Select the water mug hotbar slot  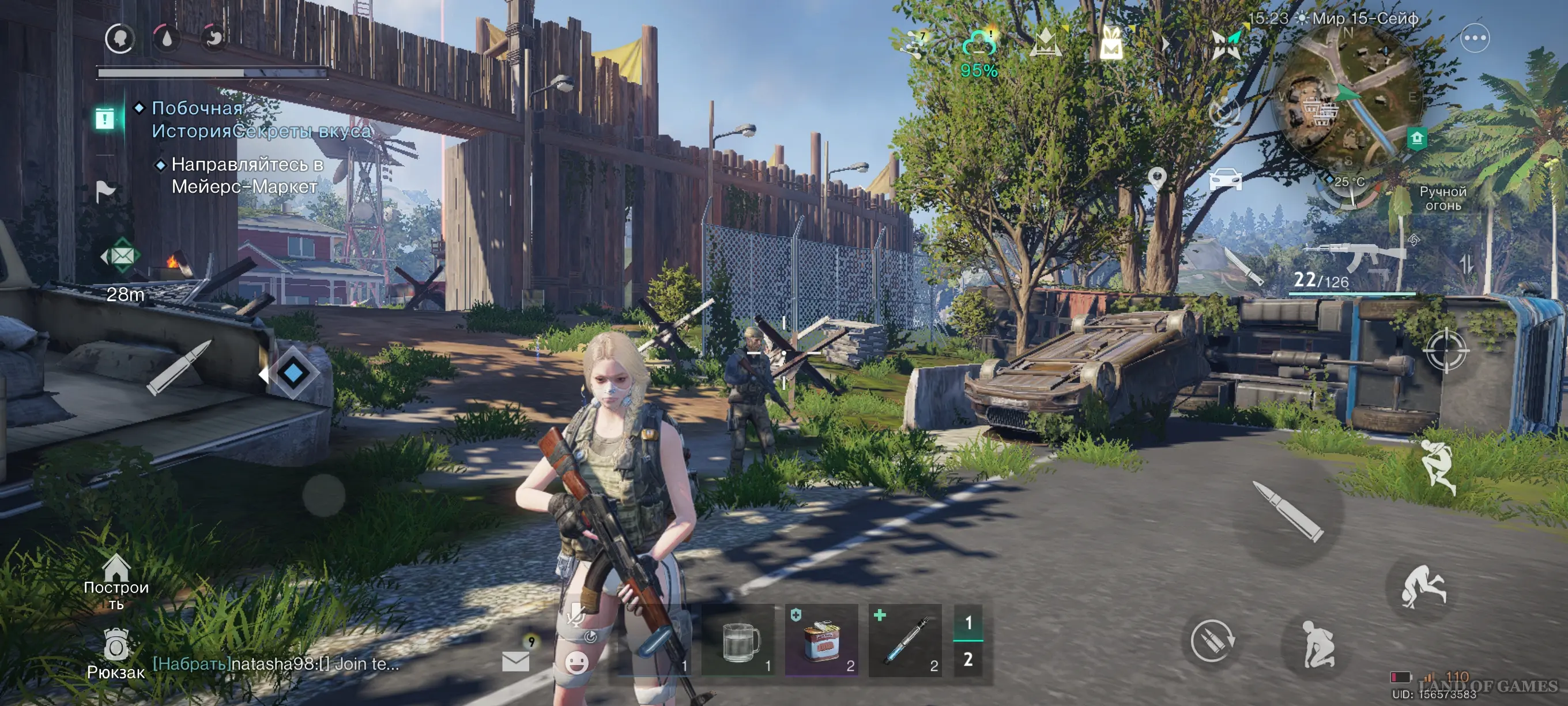pyautogui.click(x=739, y=641)
